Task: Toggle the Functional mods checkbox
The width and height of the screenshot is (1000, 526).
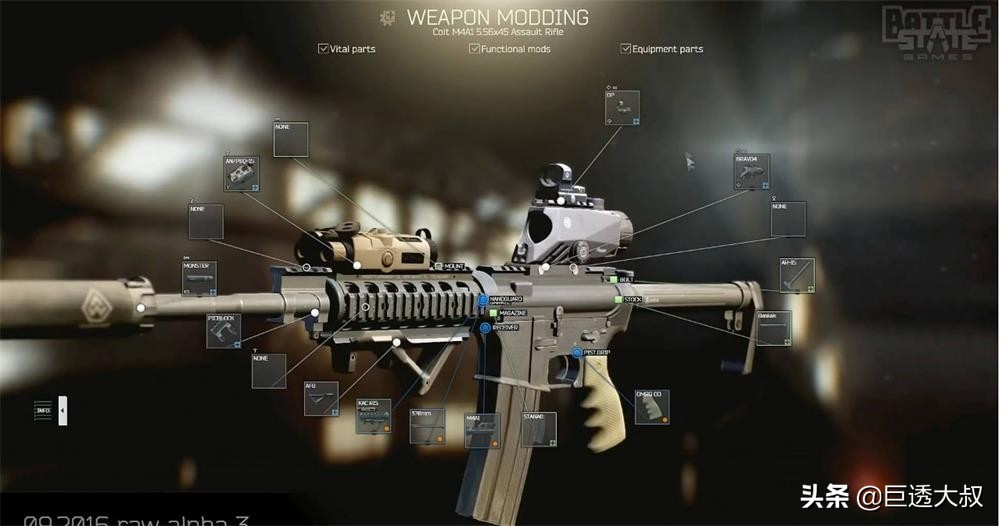Action: click(474, 48)
